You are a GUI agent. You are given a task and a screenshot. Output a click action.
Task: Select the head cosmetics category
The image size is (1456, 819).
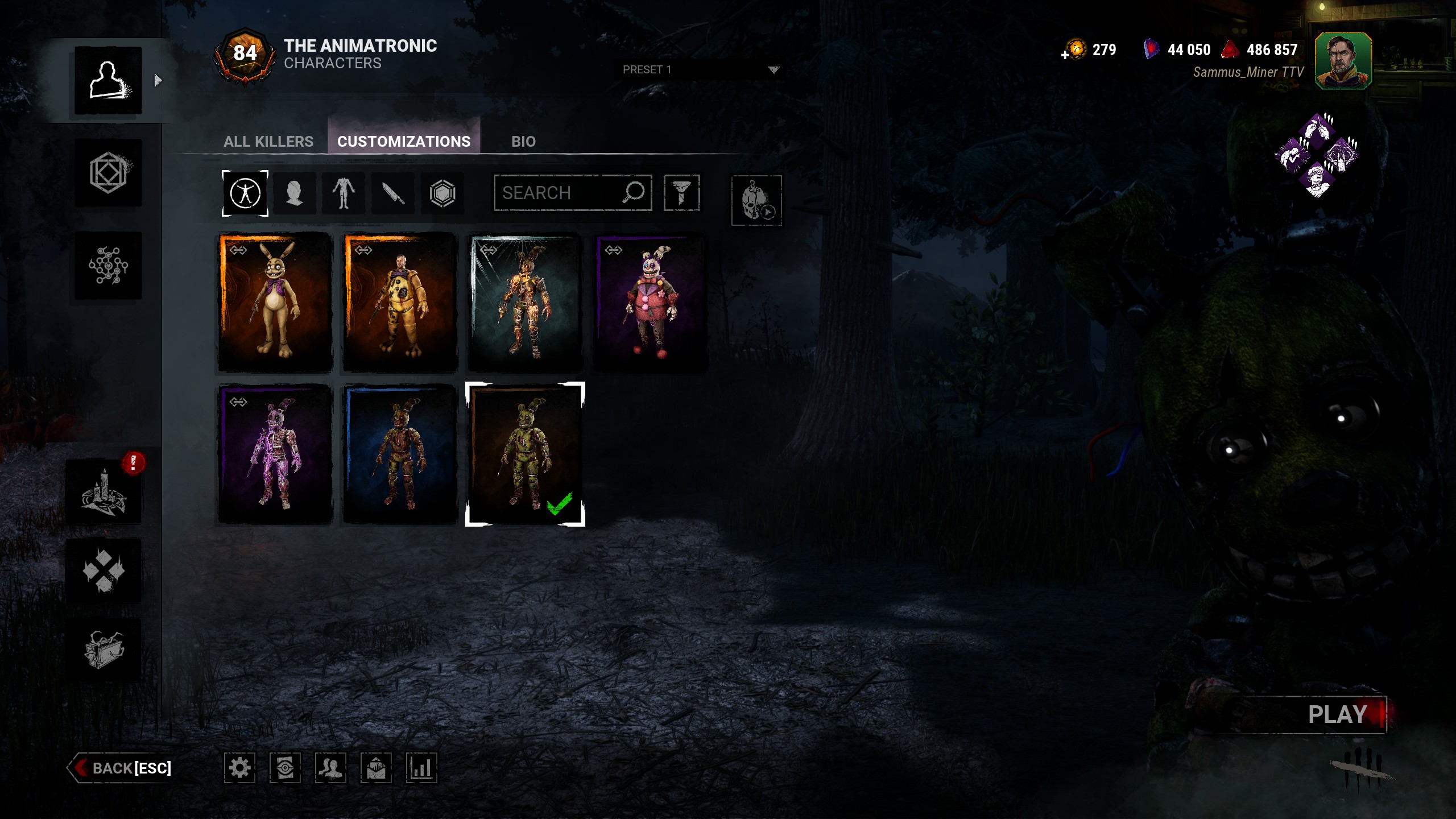[295, 193]
